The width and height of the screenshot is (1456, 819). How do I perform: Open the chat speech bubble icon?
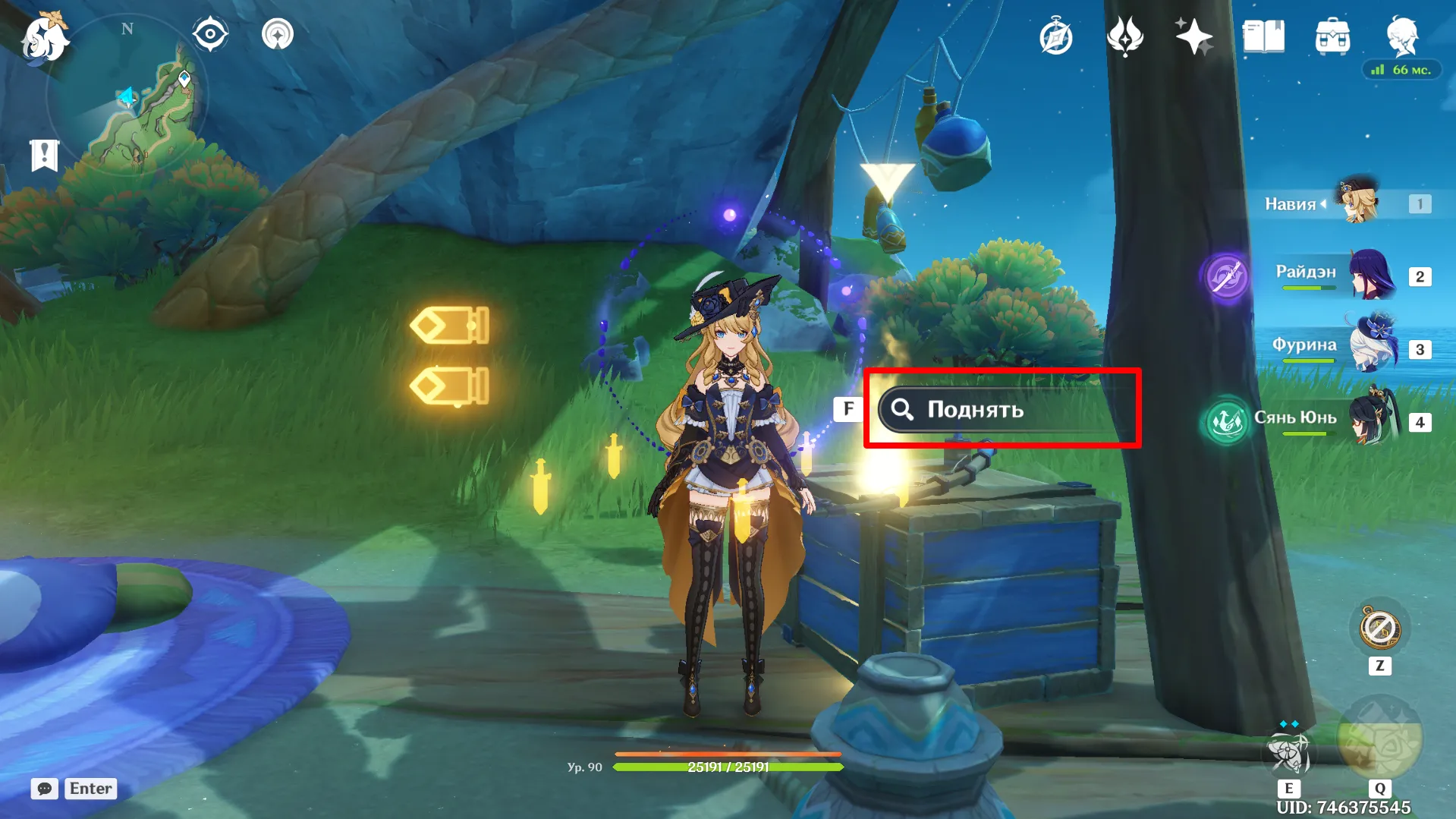pos(45,789)
